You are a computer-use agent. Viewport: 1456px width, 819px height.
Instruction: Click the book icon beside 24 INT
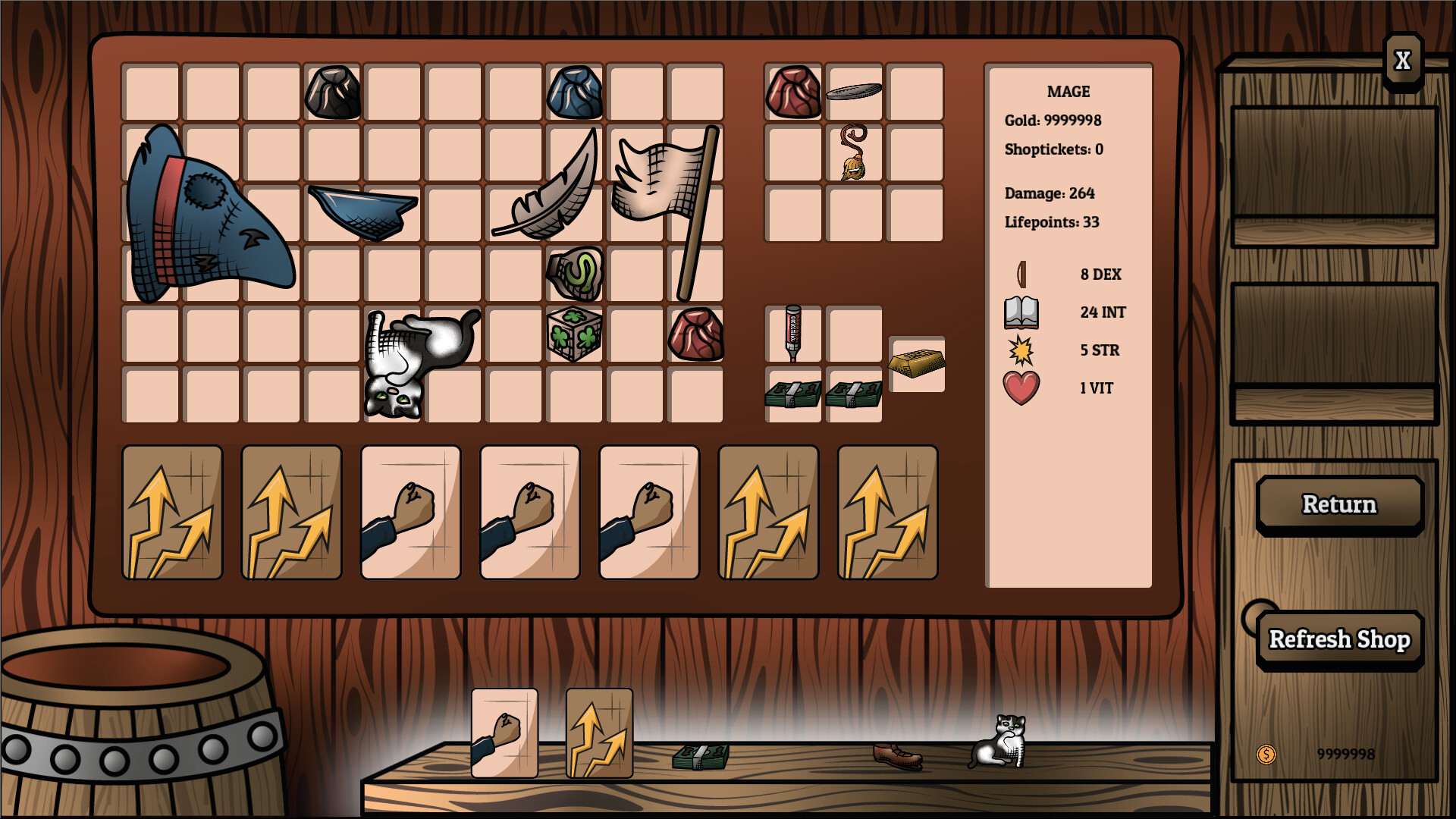[1020, 312]
